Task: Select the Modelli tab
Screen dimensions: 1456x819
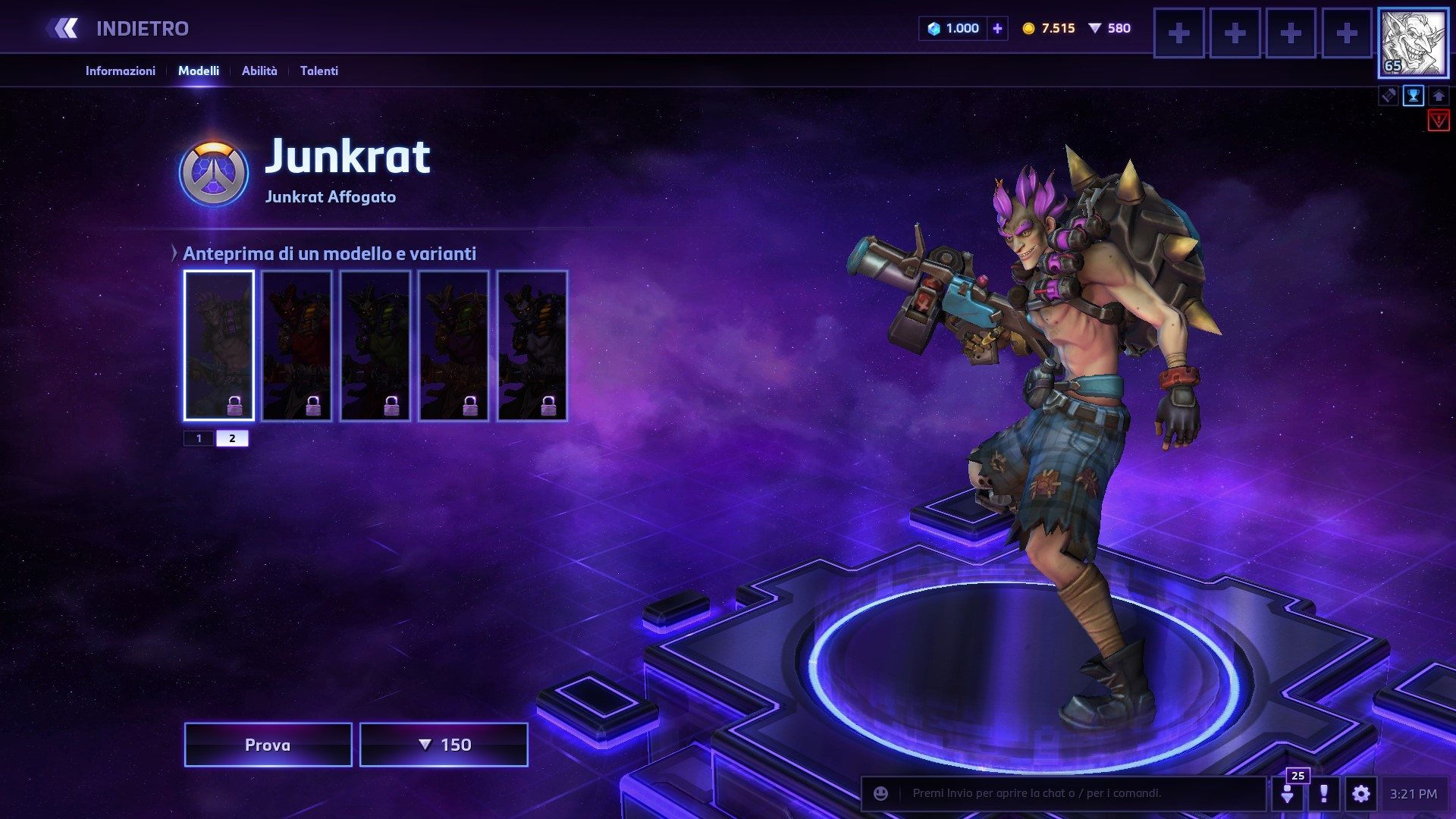Action: (199, 71)
